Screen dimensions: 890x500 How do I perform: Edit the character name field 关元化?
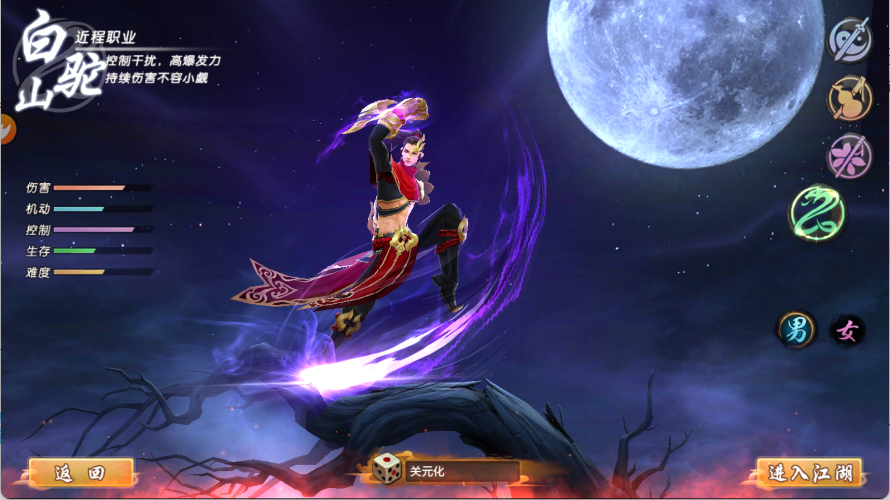click(462, 471)
